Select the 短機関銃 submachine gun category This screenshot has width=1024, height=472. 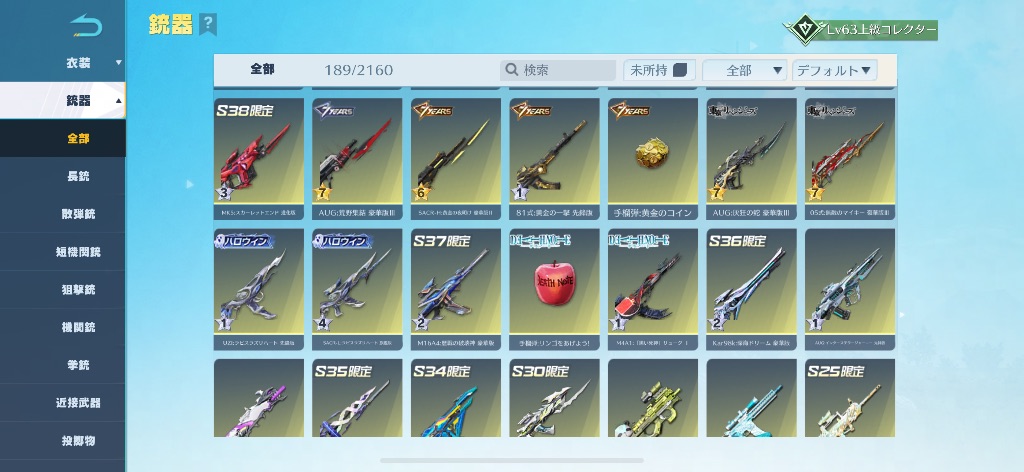[78, 252]
